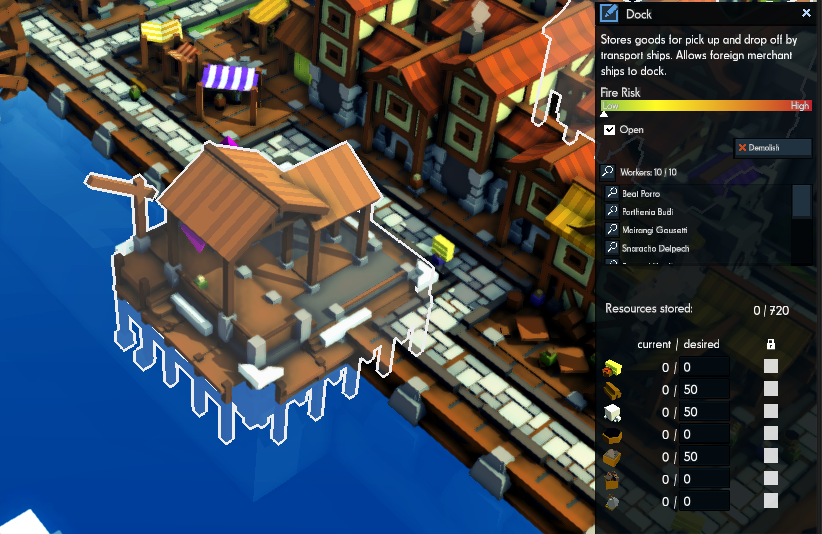Click the magnifier next to Workers: 10 / 10
The width and height of the screenshot is (822, 534).
coord(607,171)
